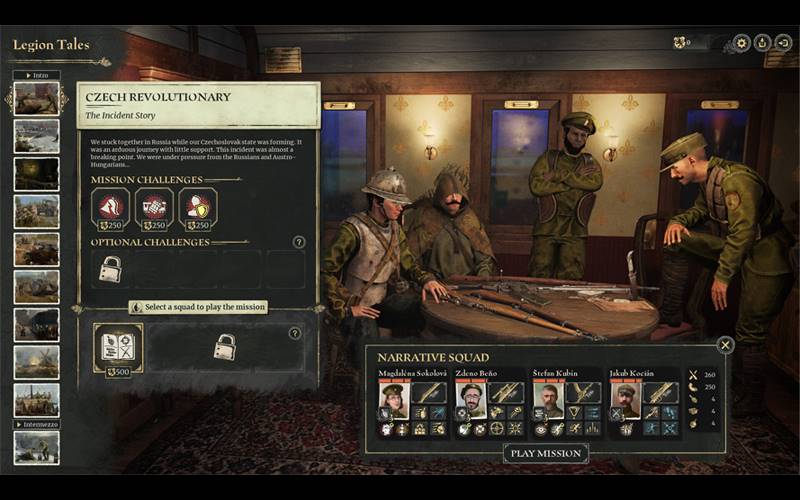
Task: View Magdaléna Sokolová's weapon slot
Action: click(x=429, y=393)
